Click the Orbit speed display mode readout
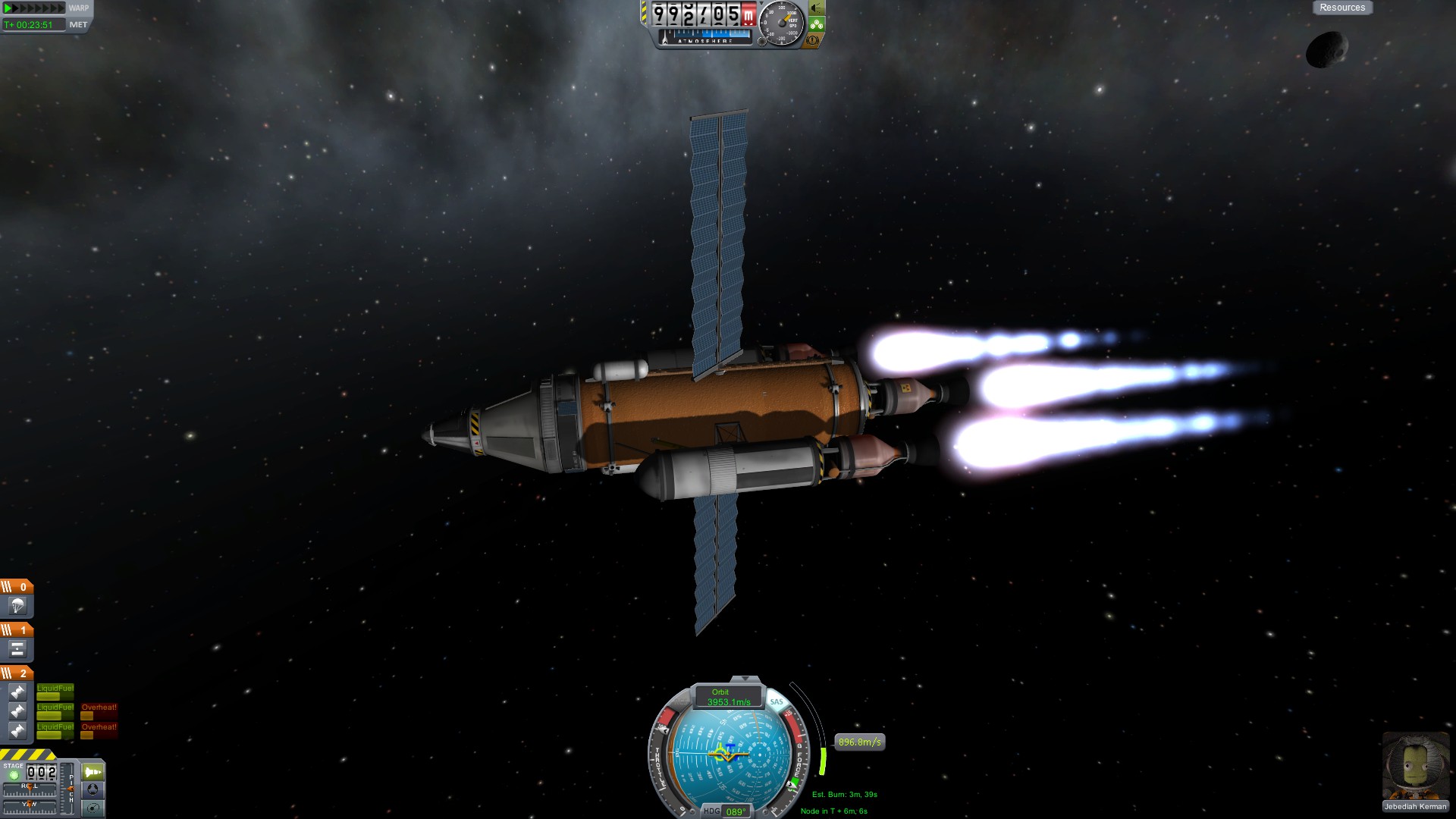The image size is (1456, 819). (x=728, y=697)
